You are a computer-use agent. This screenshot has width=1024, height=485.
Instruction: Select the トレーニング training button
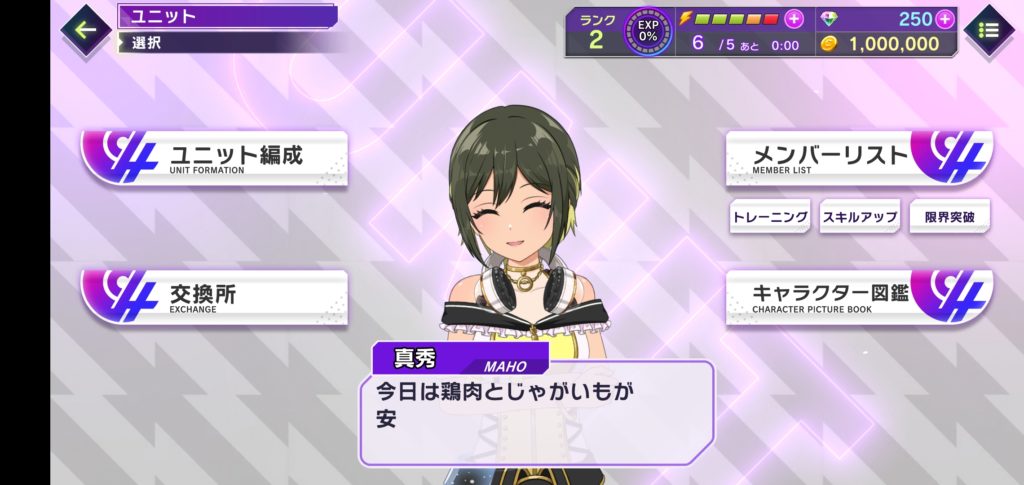coord(770,216)
